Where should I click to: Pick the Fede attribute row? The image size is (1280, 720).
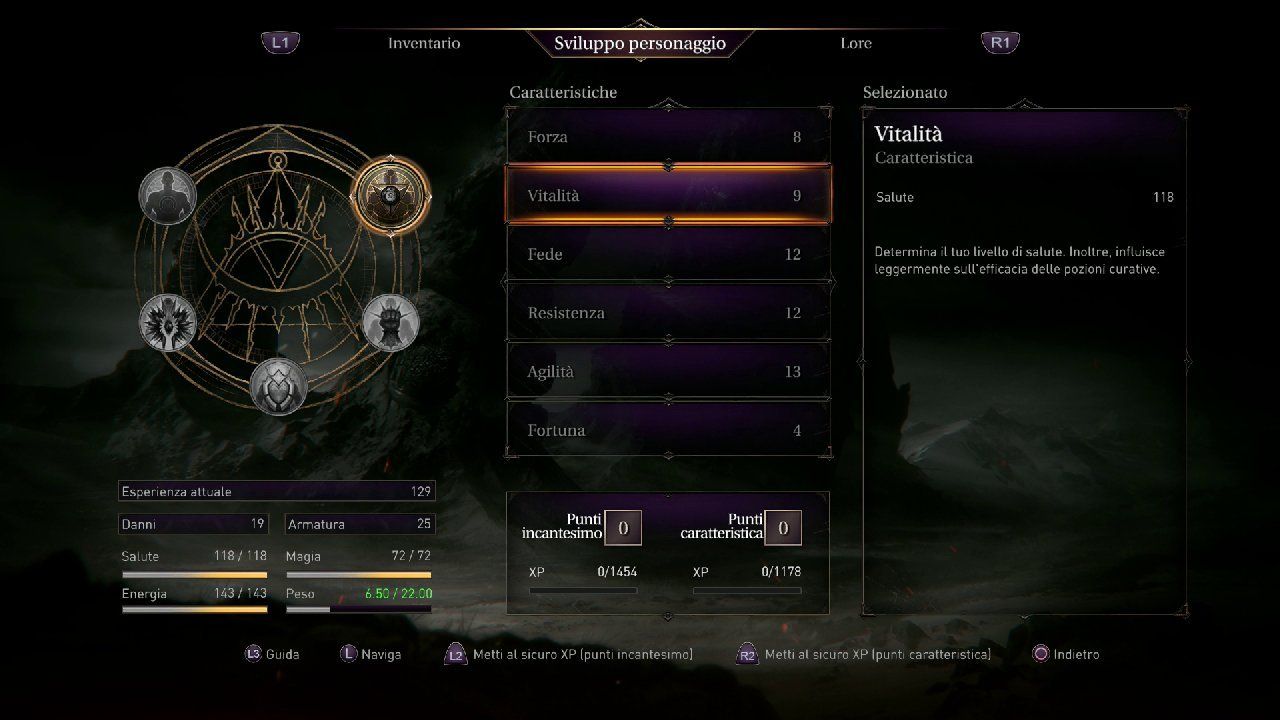pos(668,255)
